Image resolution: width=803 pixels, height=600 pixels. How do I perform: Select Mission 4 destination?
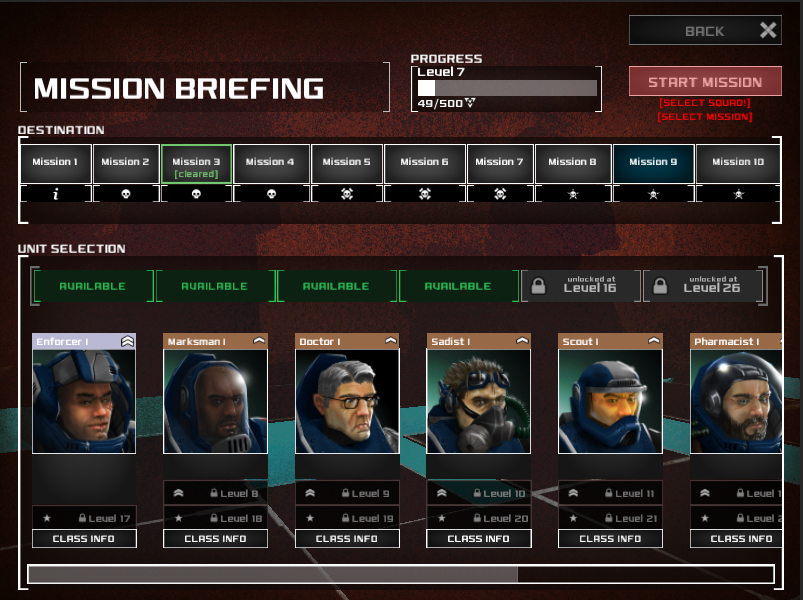[x=270, y=163]
